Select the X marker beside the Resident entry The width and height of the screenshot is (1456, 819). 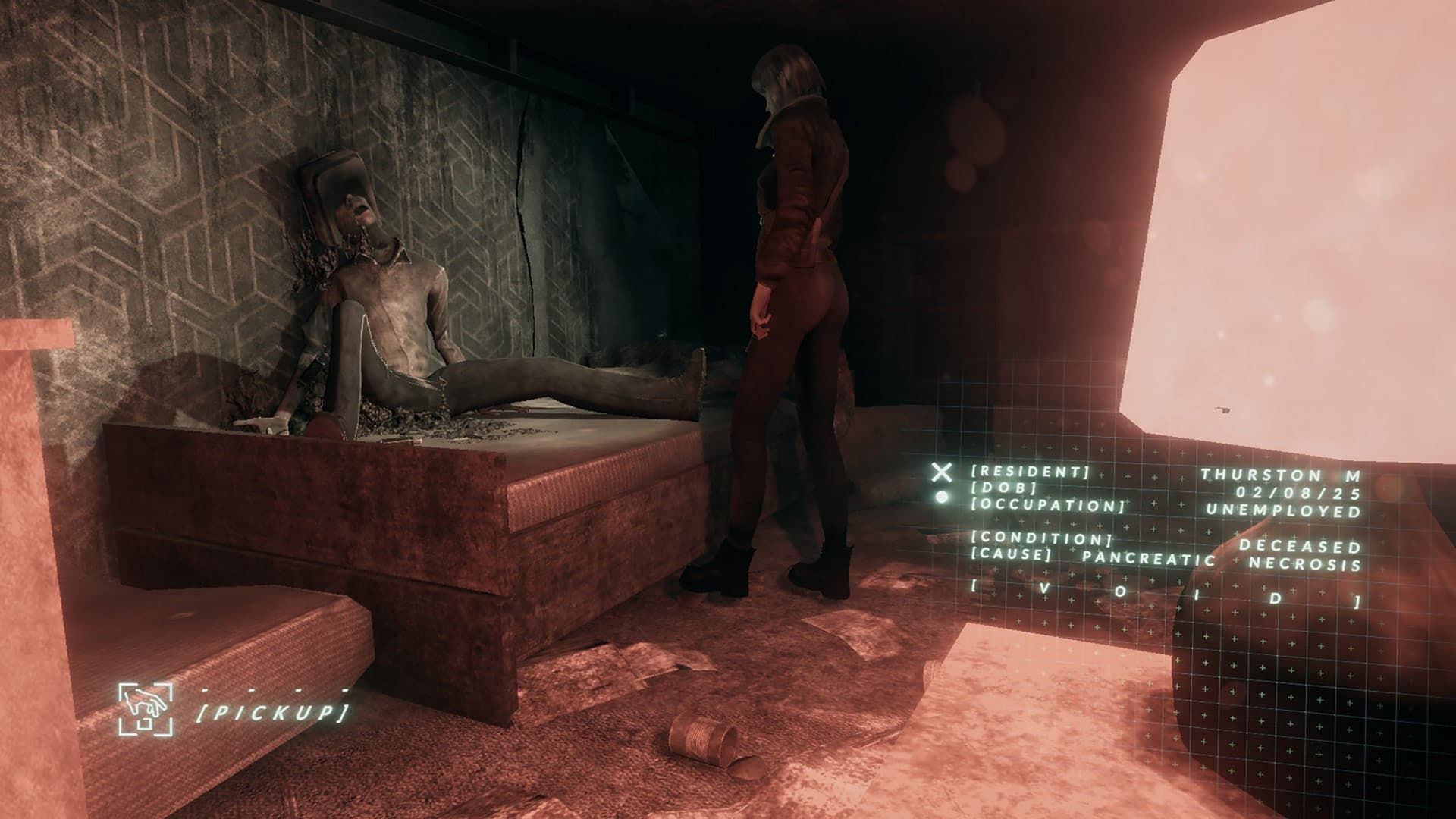941,473
